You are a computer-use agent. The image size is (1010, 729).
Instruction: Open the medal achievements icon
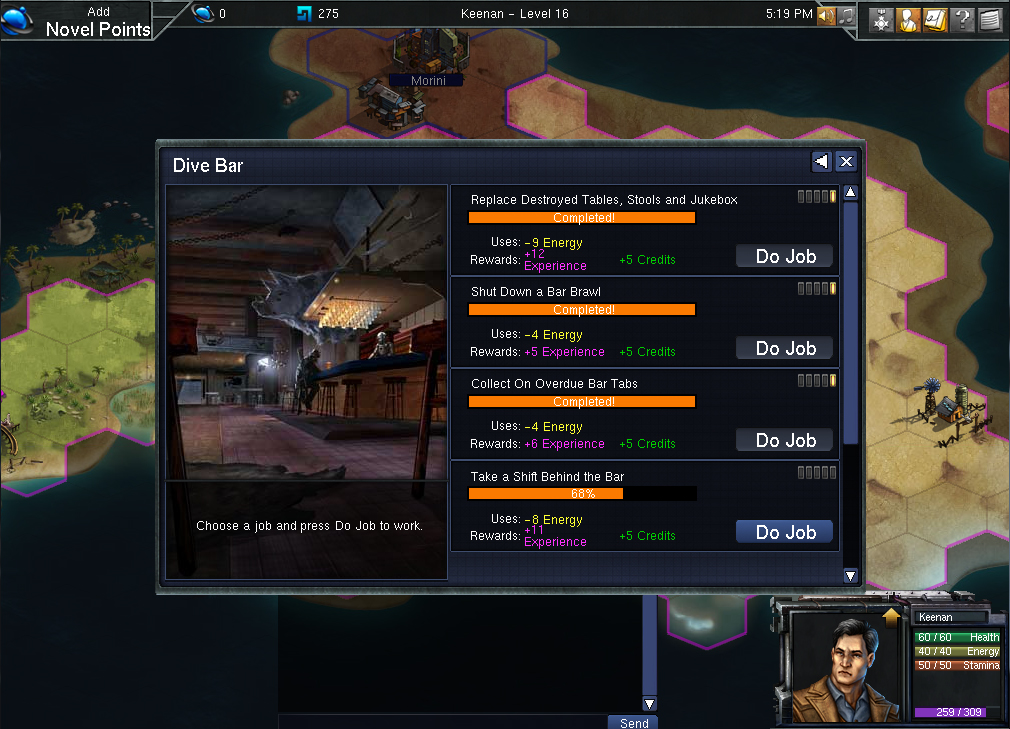[881, 20]
